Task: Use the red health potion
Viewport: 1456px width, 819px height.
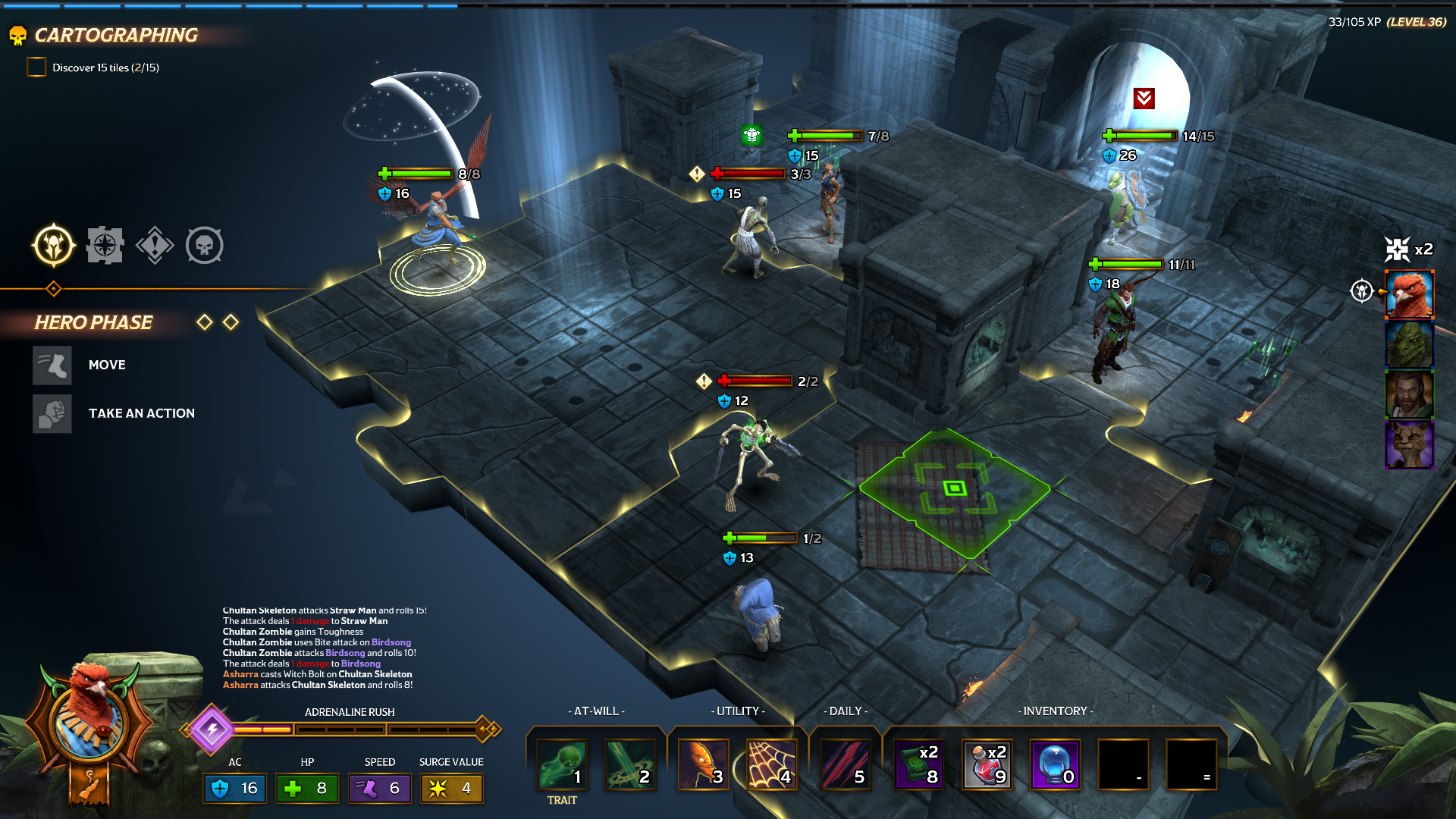Action: pos(987,764)
